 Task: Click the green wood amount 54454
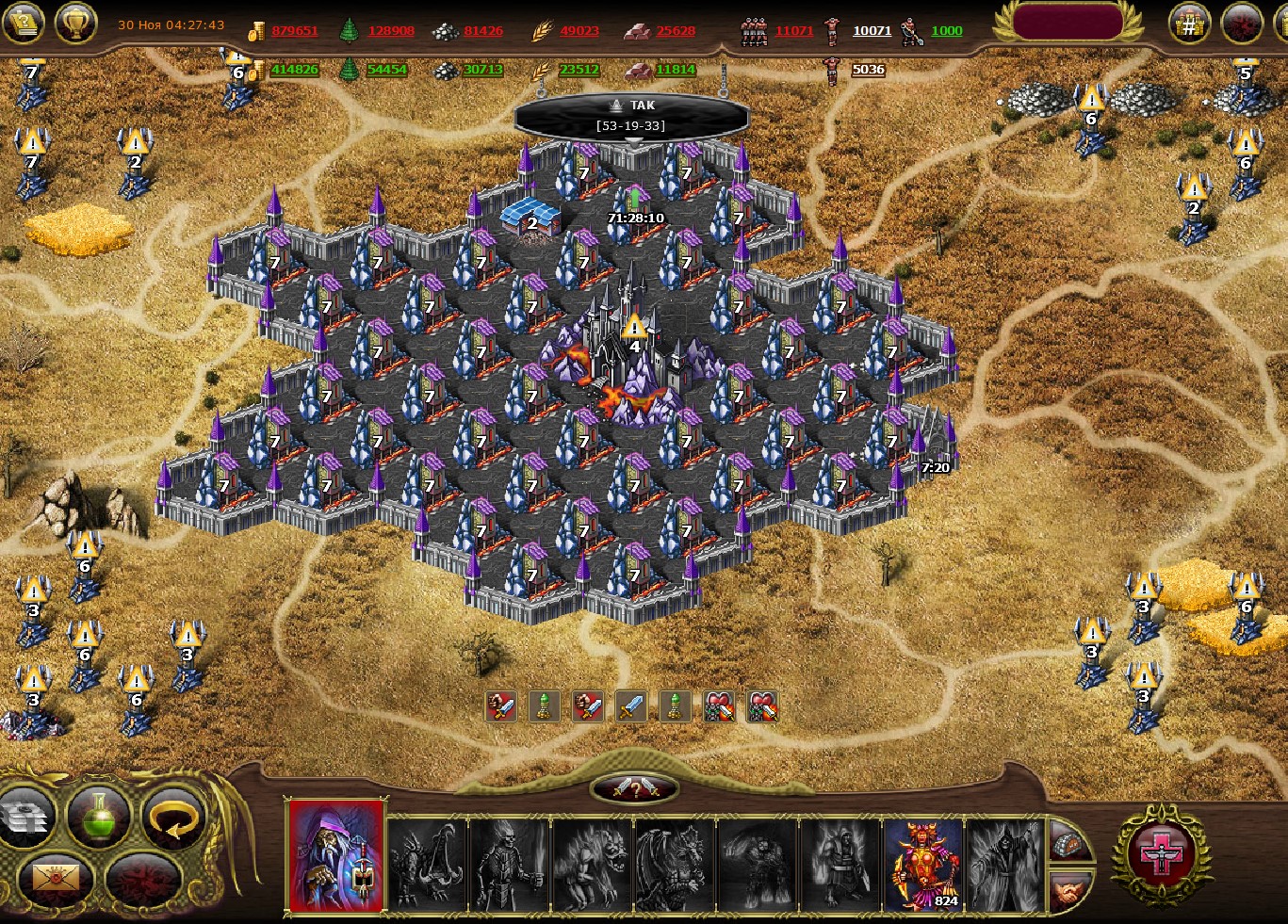click(386, 69)
